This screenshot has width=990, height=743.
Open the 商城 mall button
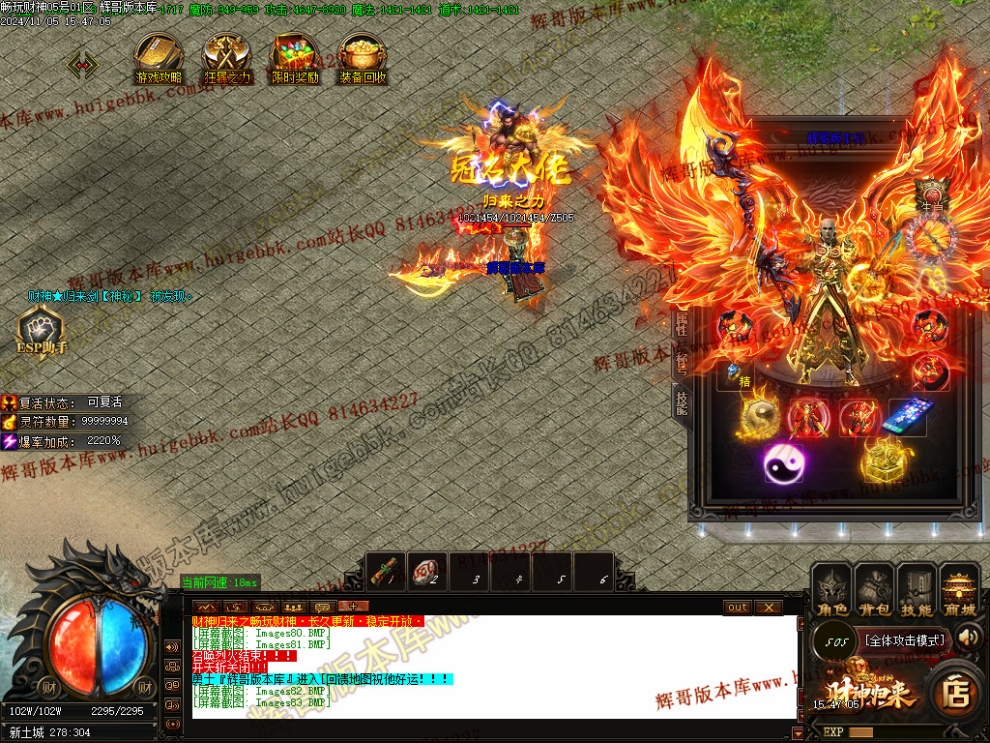pyautogui.click(x=960, y=589)
